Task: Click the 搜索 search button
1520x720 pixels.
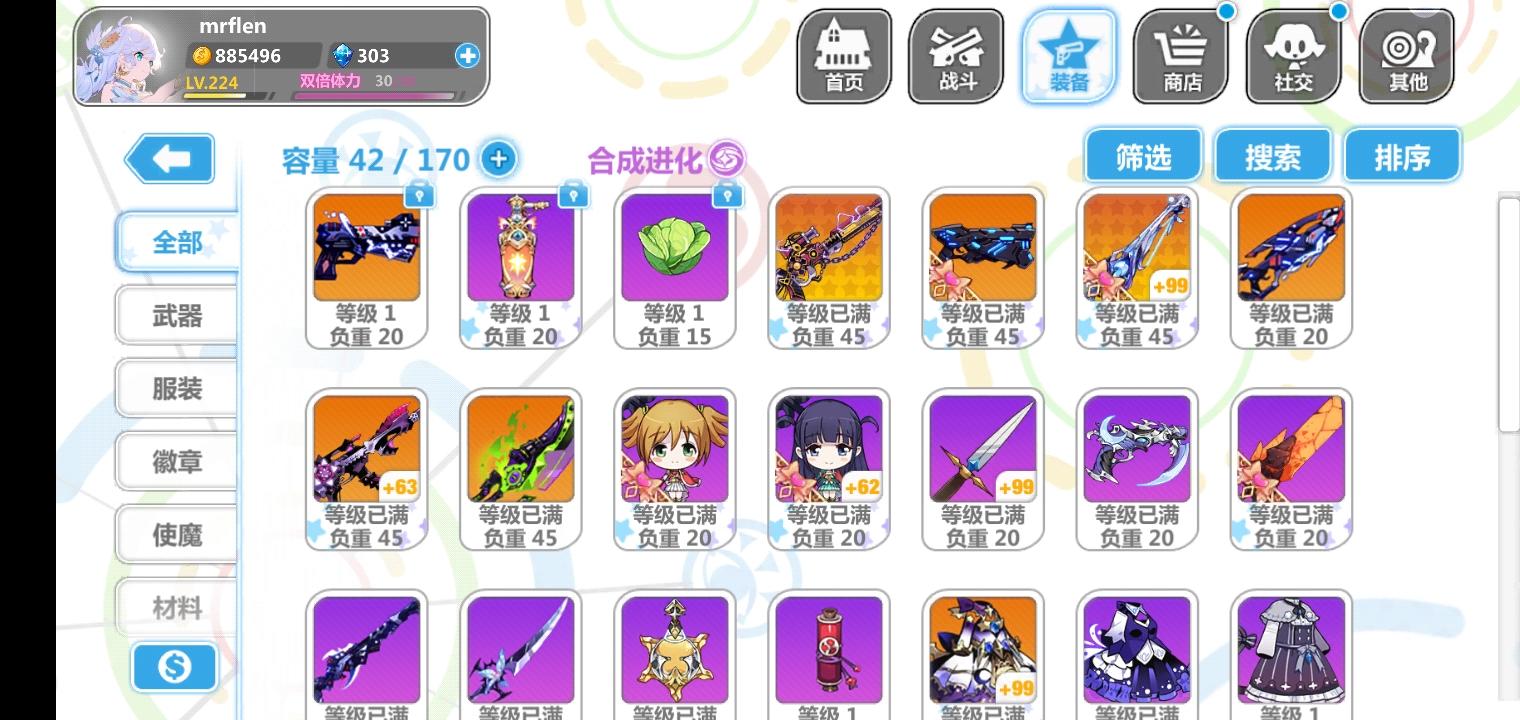Action: (1272, 155)
